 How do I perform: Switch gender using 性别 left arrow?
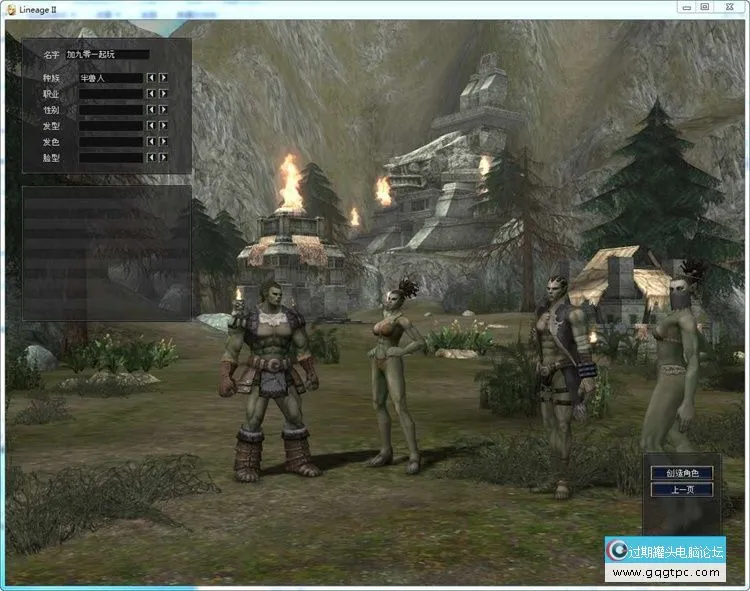click(x=151, y=109)
